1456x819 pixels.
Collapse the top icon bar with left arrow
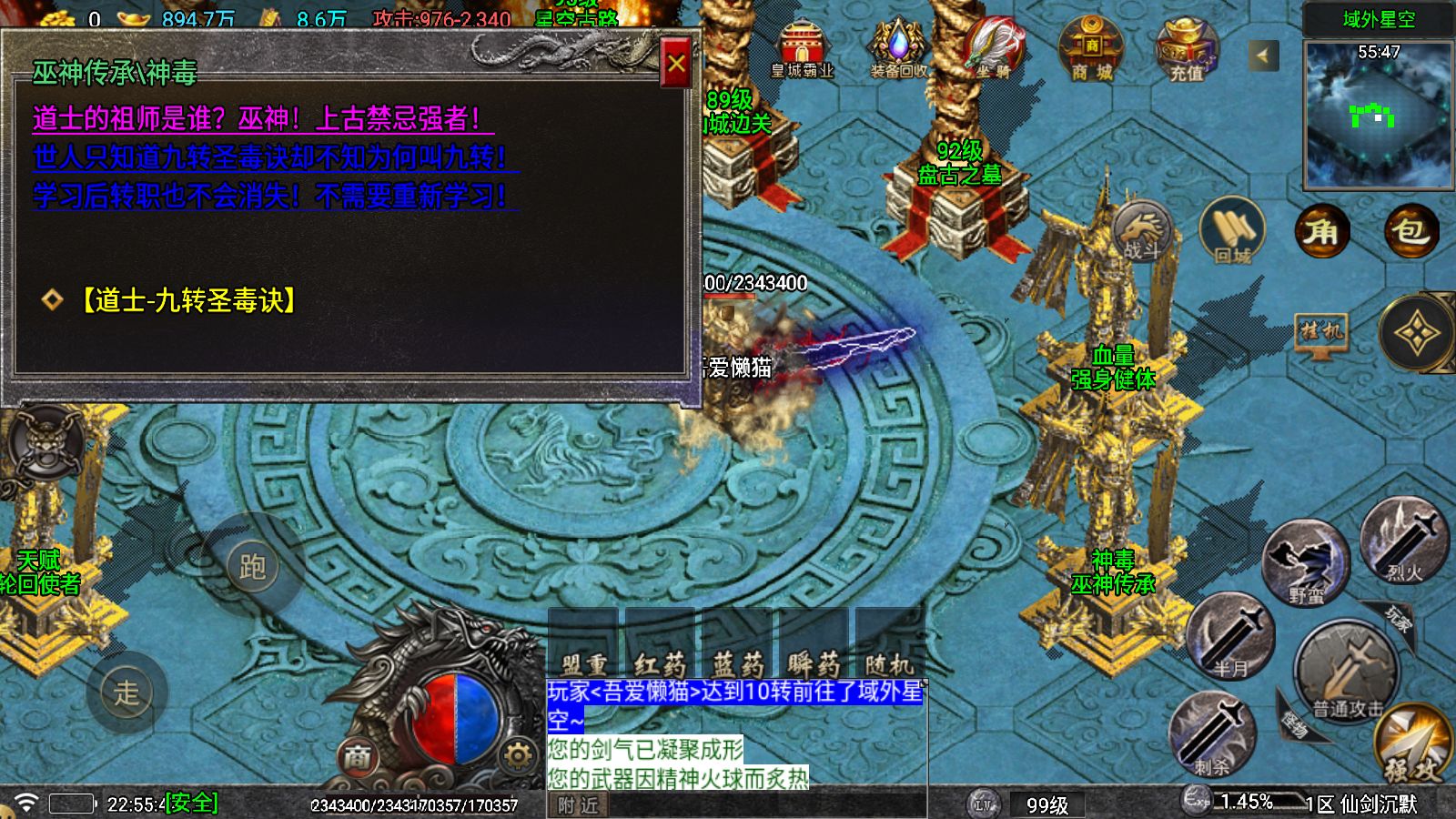1263,53
